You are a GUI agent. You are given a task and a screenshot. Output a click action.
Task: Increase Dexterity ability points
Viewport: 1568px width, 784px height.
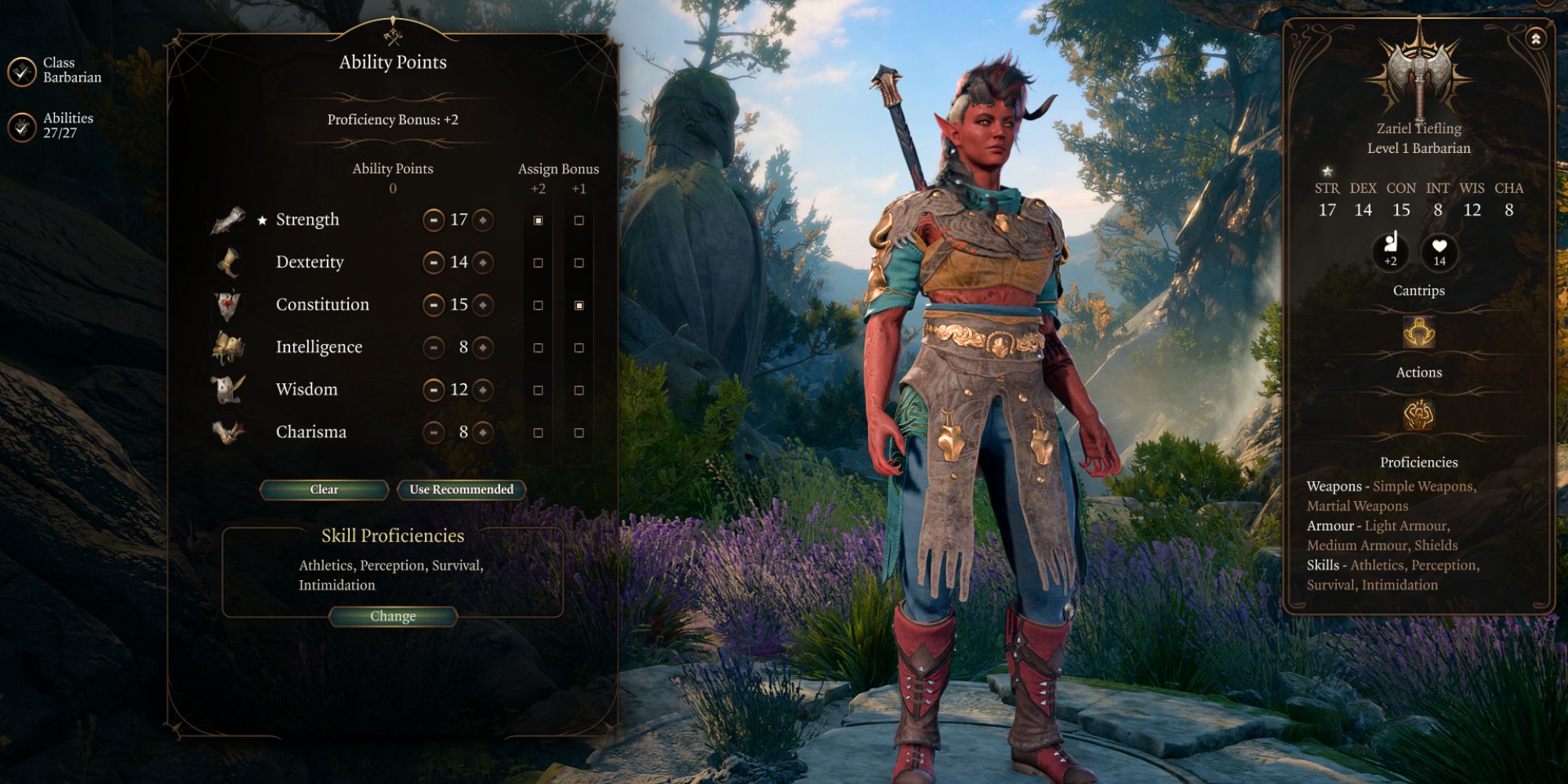coord(484,263)
